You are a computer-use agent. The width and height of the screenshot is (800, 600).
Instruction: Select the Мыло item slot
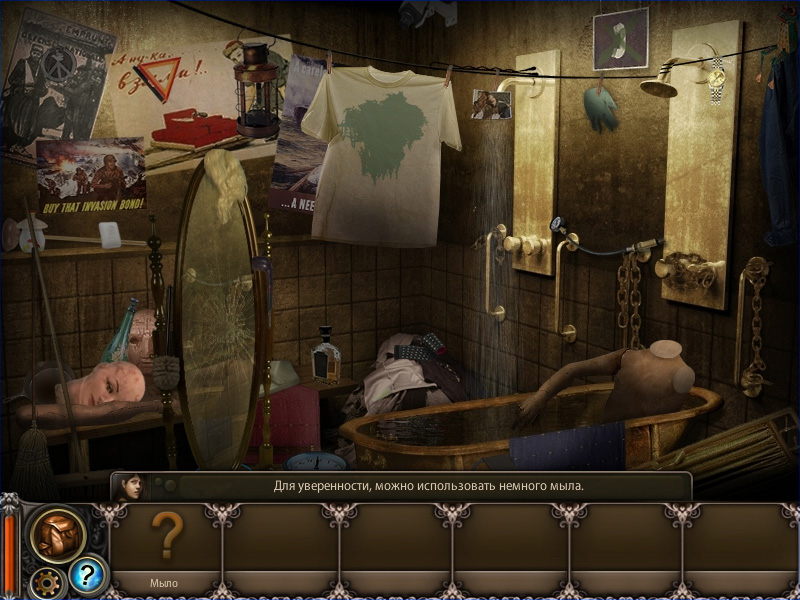(x=166, y=545)
